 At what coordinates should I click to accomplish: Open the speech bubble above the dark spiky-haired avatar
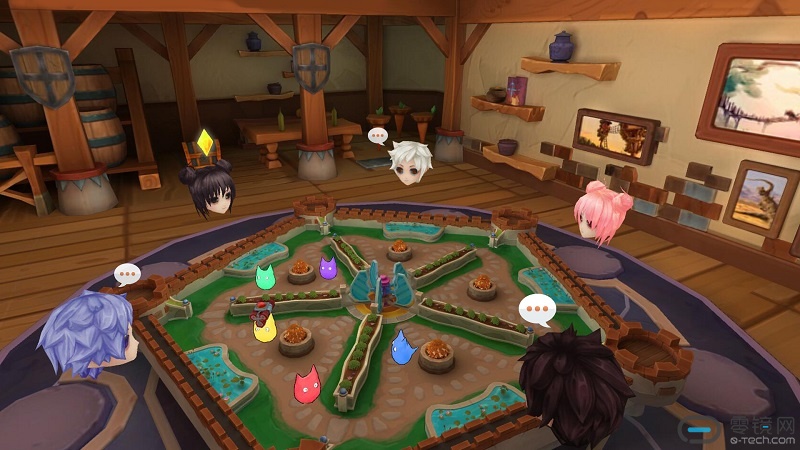538,312
